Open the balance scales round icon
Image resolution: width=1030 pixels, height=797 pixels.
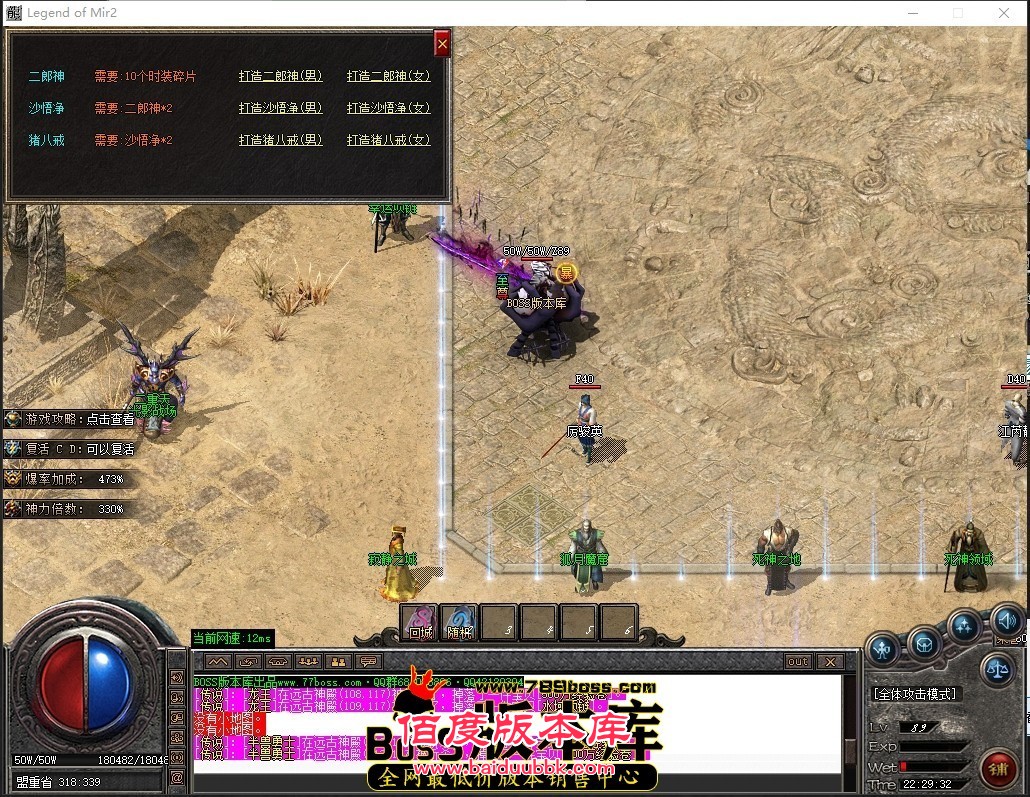point(996,668)
